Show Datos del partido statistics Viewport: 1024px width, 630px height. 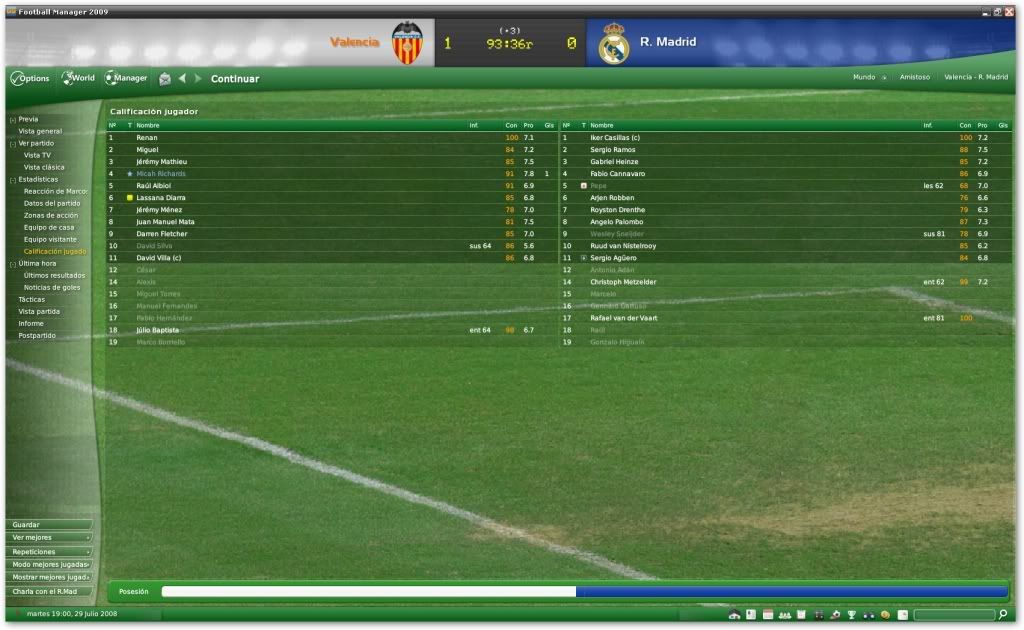52,203
